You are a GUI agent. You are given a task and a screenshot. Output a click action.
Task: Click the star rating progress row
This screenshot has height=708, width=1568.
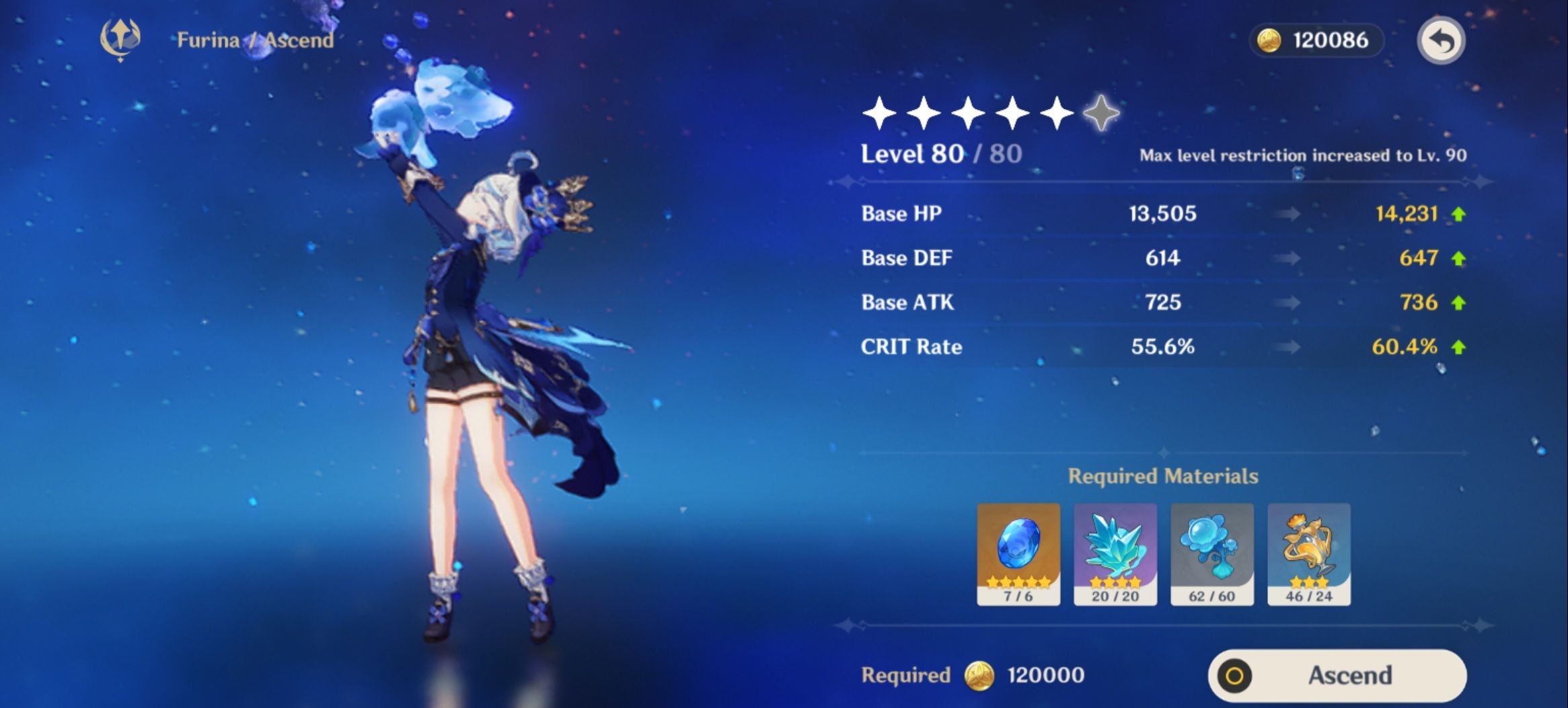click(989, 114)
